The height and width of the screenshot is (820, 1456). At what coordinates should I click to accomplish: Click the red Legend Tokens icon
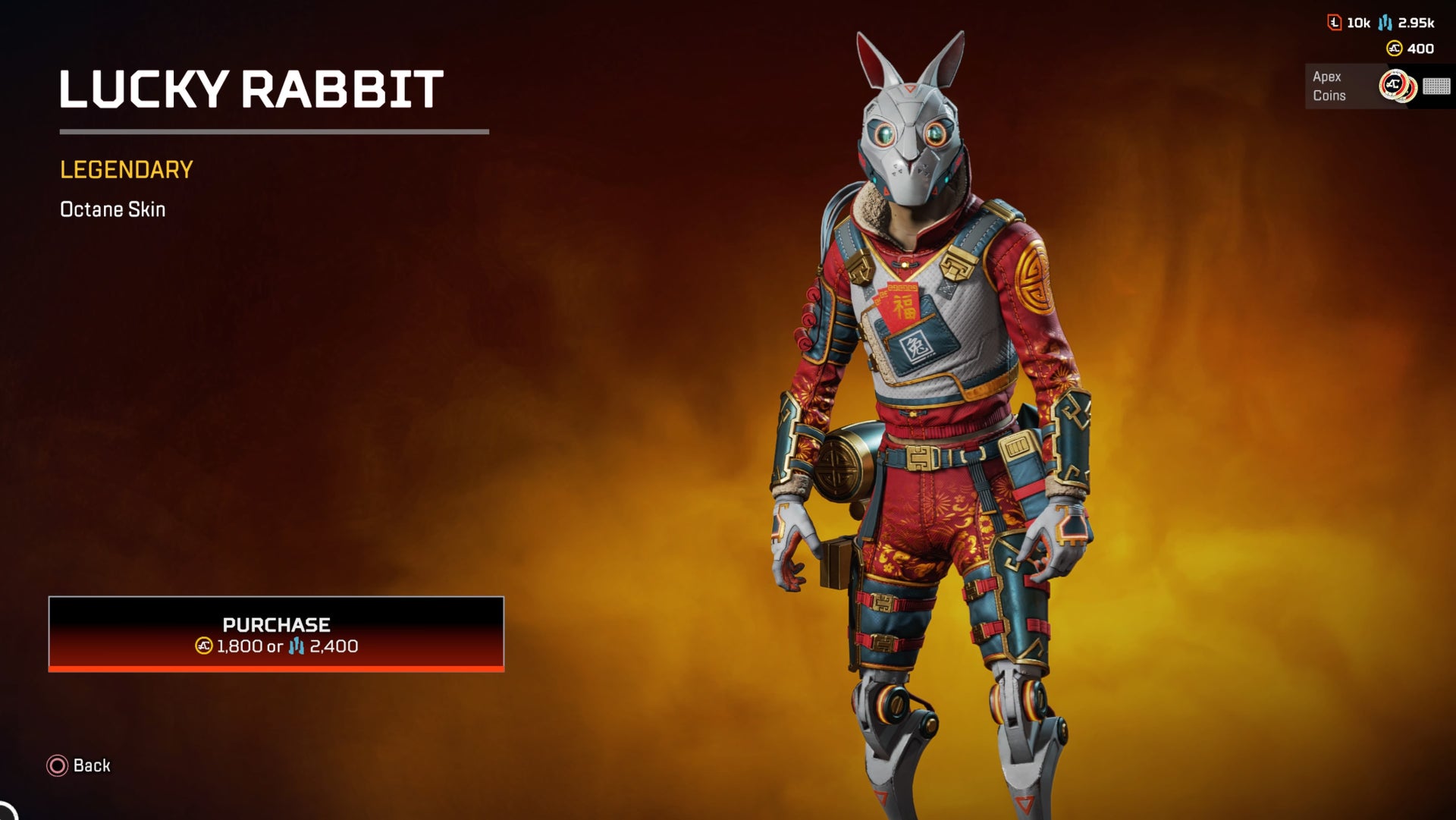[x=1335, y=23]
